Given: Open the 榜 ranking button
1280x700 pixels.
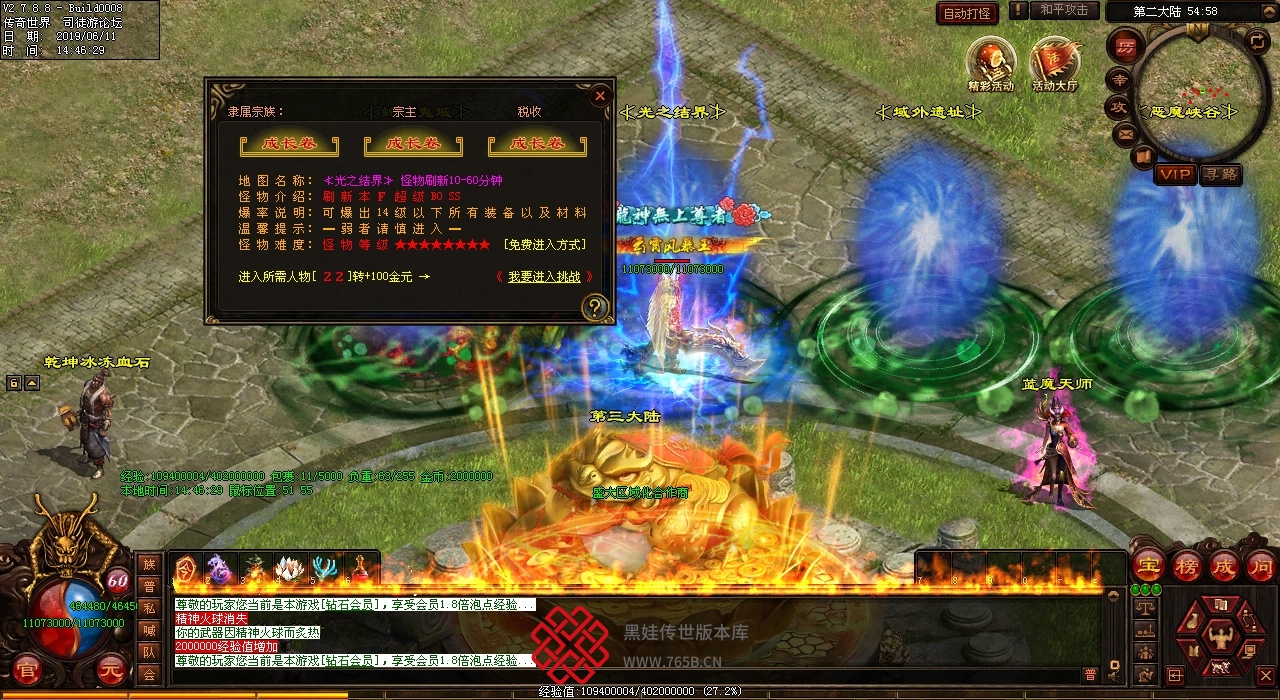Looking at the screenshot, I should click(1187, 566).
